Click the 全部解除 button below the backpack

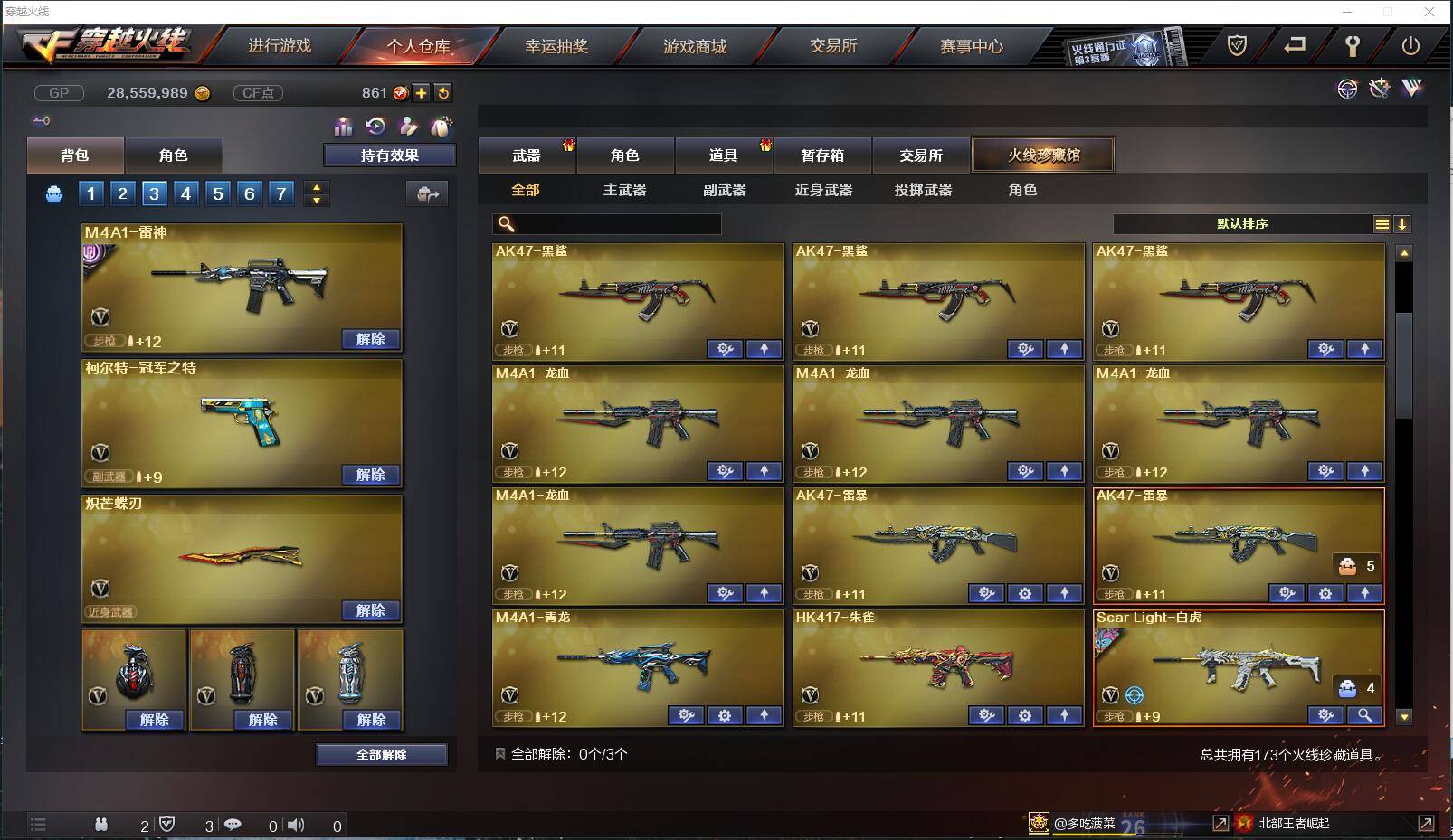(381, 754)
